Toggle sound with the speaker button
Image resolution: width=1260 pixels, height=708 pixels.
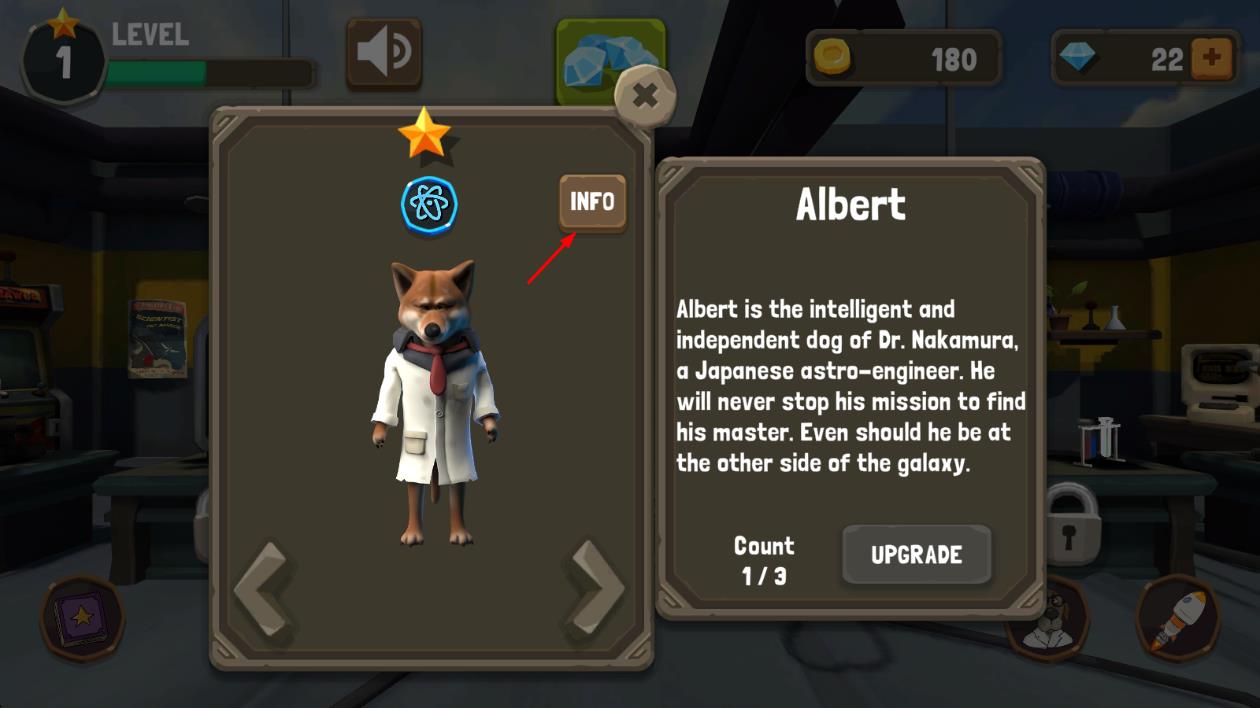pos(384,54)
